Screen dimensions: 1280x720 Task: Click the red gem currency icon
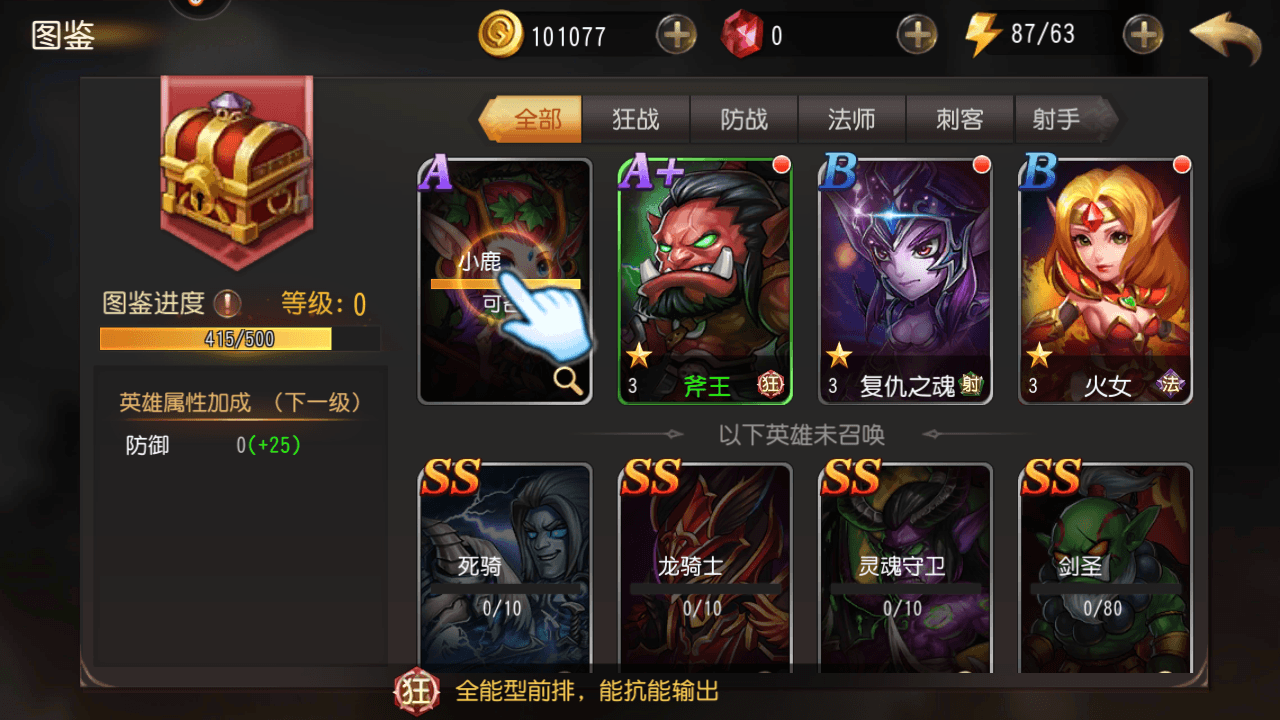(741, 33)
